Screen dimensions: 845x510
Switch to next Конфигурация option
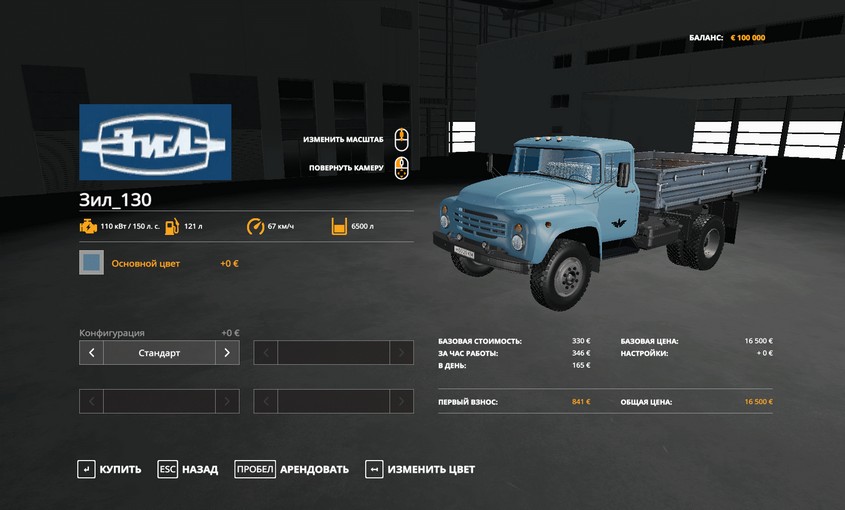(x=227, y=352)
